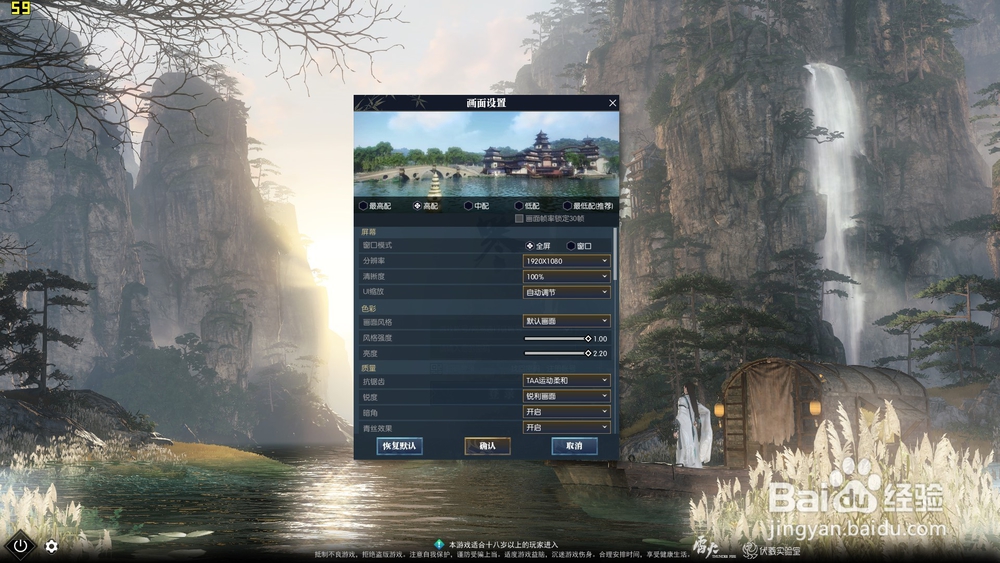
Task: Open the 清晰度 100% dropdown
Action: pyautogui.click(x=567, y=276)
